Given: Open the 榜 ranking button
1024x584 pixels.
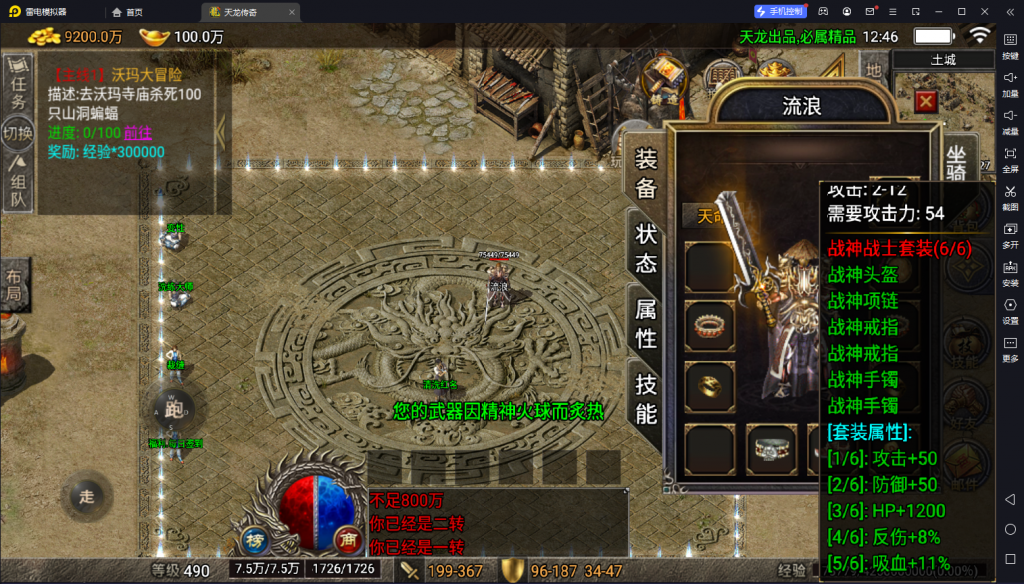Looking at the screenshot, I should (254, 538).
